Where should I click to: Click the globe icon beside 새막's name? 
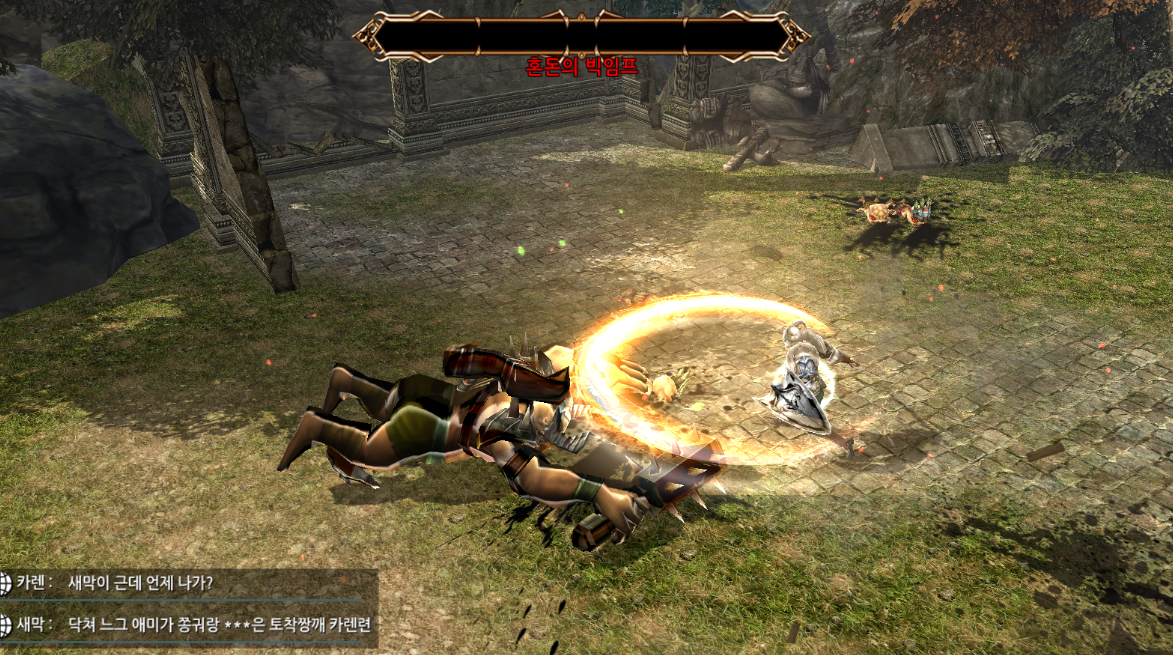pyautogui.click(x=5, y=626)
